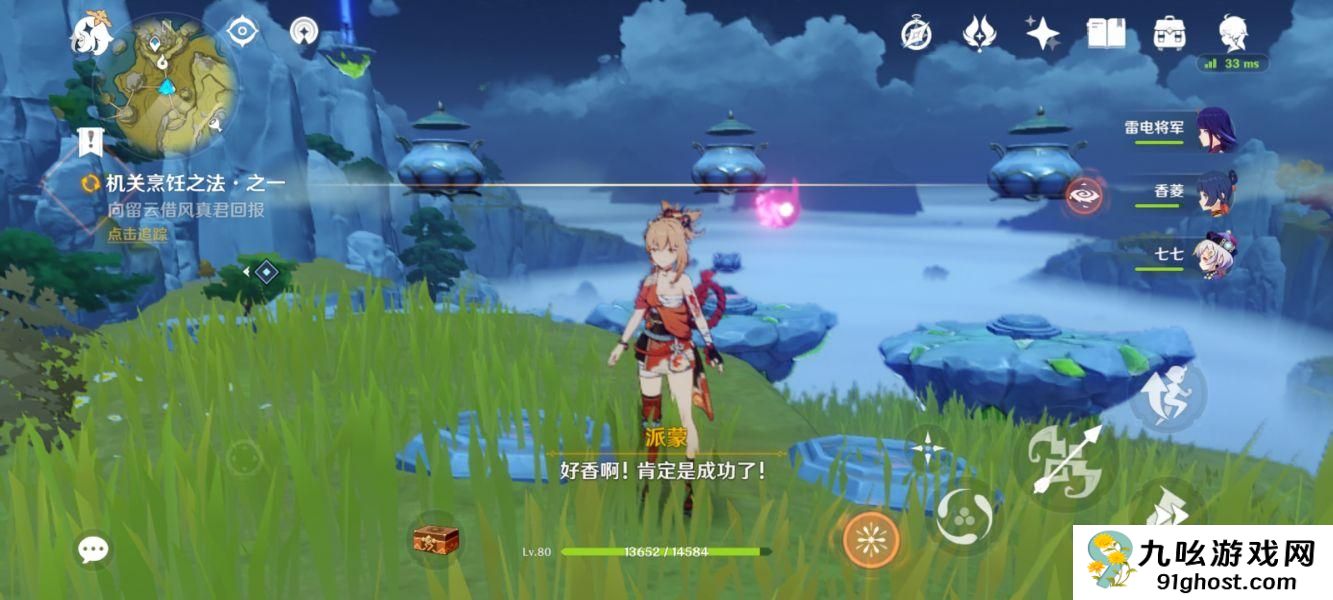1333x600 pixels.
Task: Open the compass icon in the top bar
Action: point(916,34)
